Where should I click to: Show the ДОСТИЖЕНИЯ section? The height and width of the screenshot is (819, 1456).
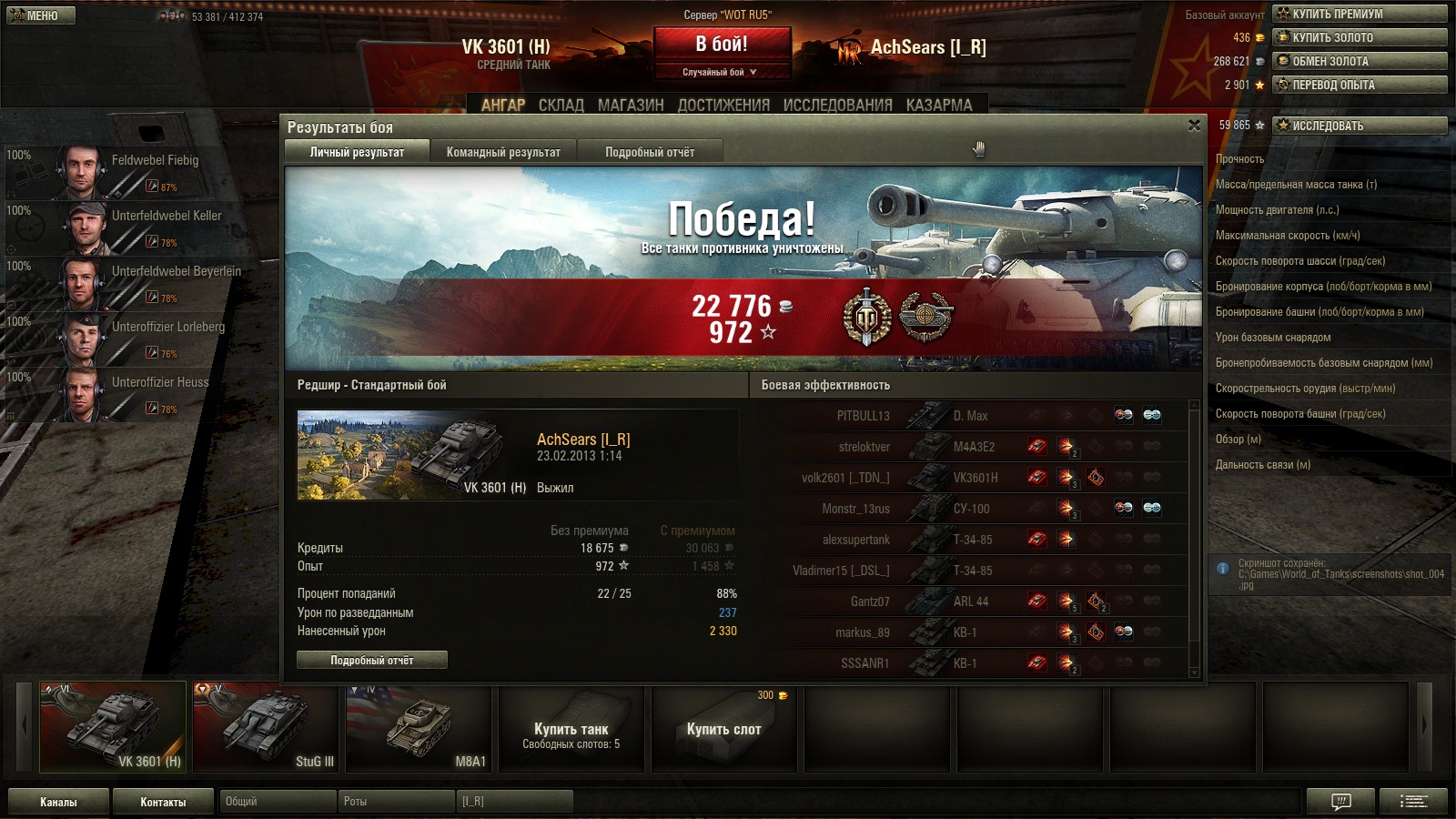(x=723, y=105)
